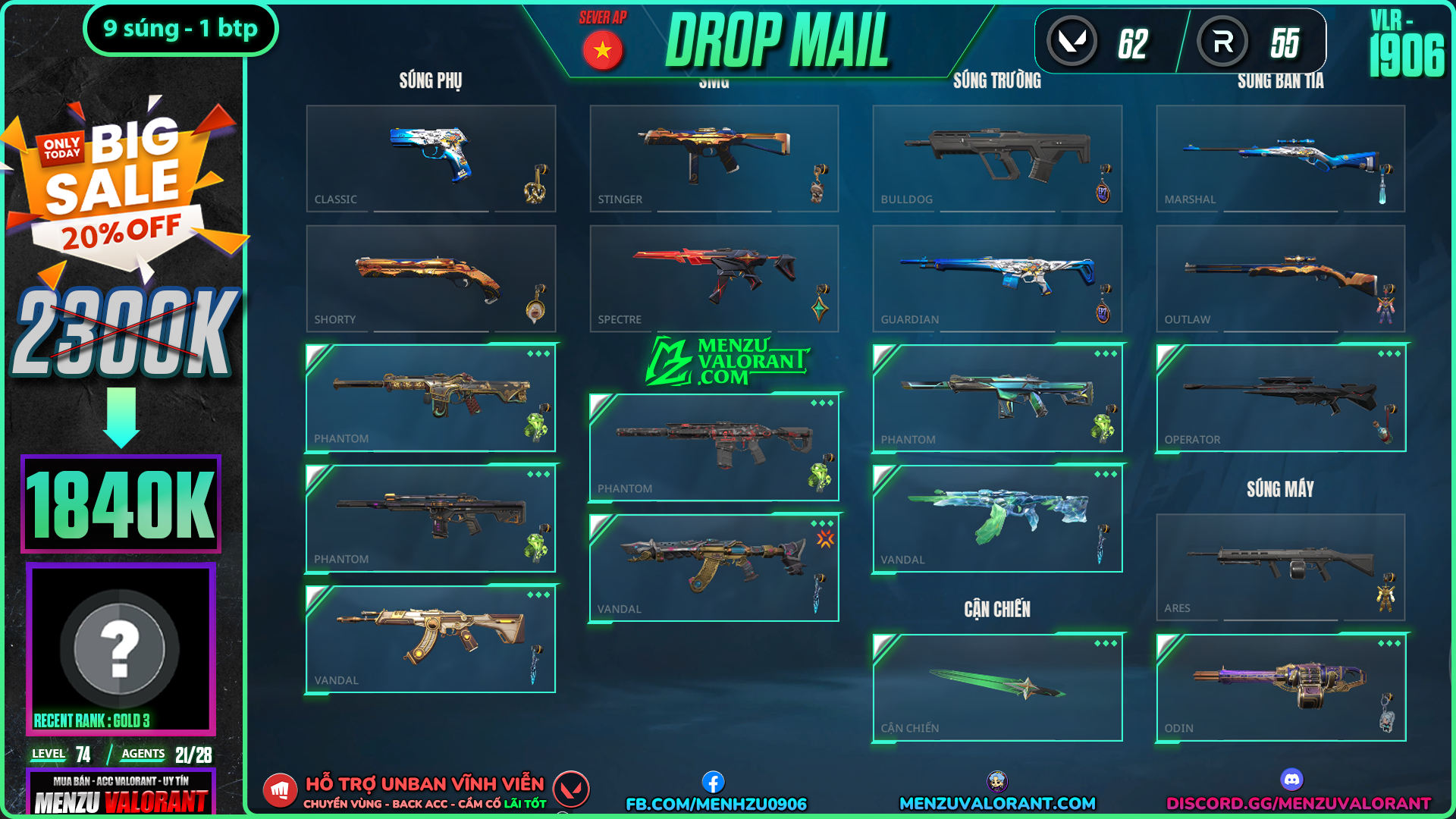Visit the Facebook page link
This screenshot has height=819, width=1456.
[716, 803]
